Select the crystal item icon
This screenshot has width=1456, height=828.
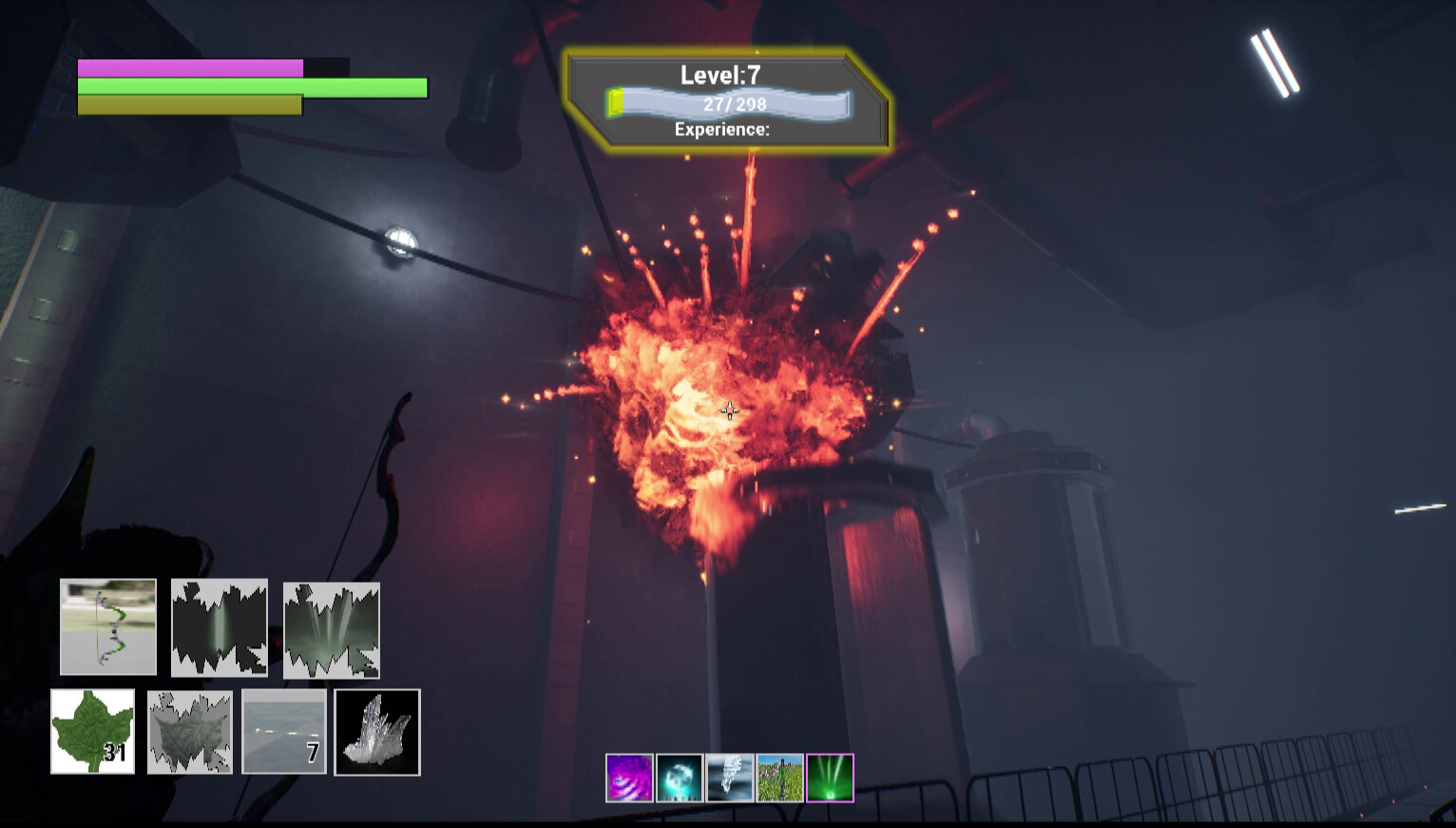click(x=376, y=733)
